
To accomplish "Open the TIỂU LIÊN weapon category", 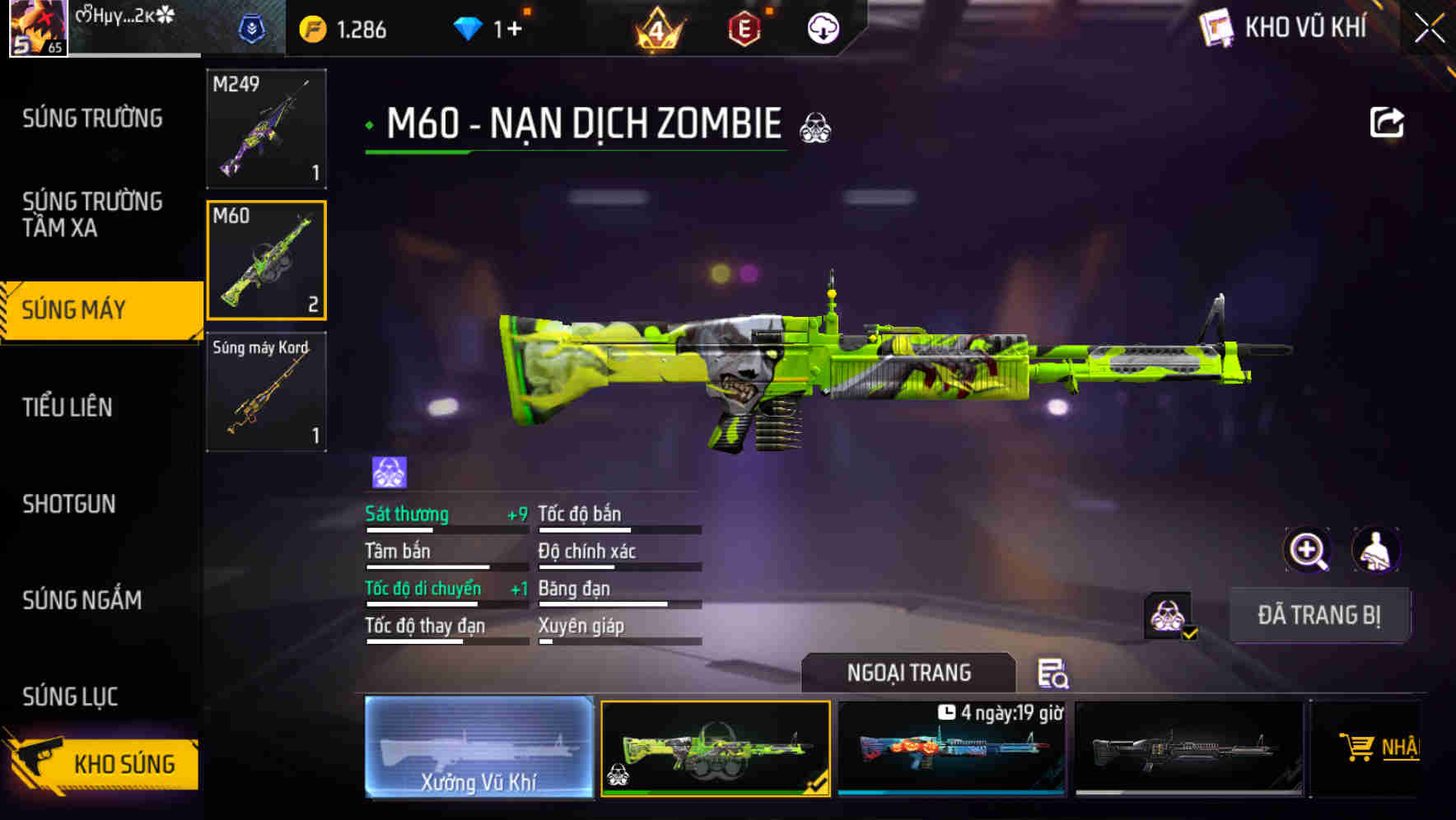I will (x=69, y=406).
